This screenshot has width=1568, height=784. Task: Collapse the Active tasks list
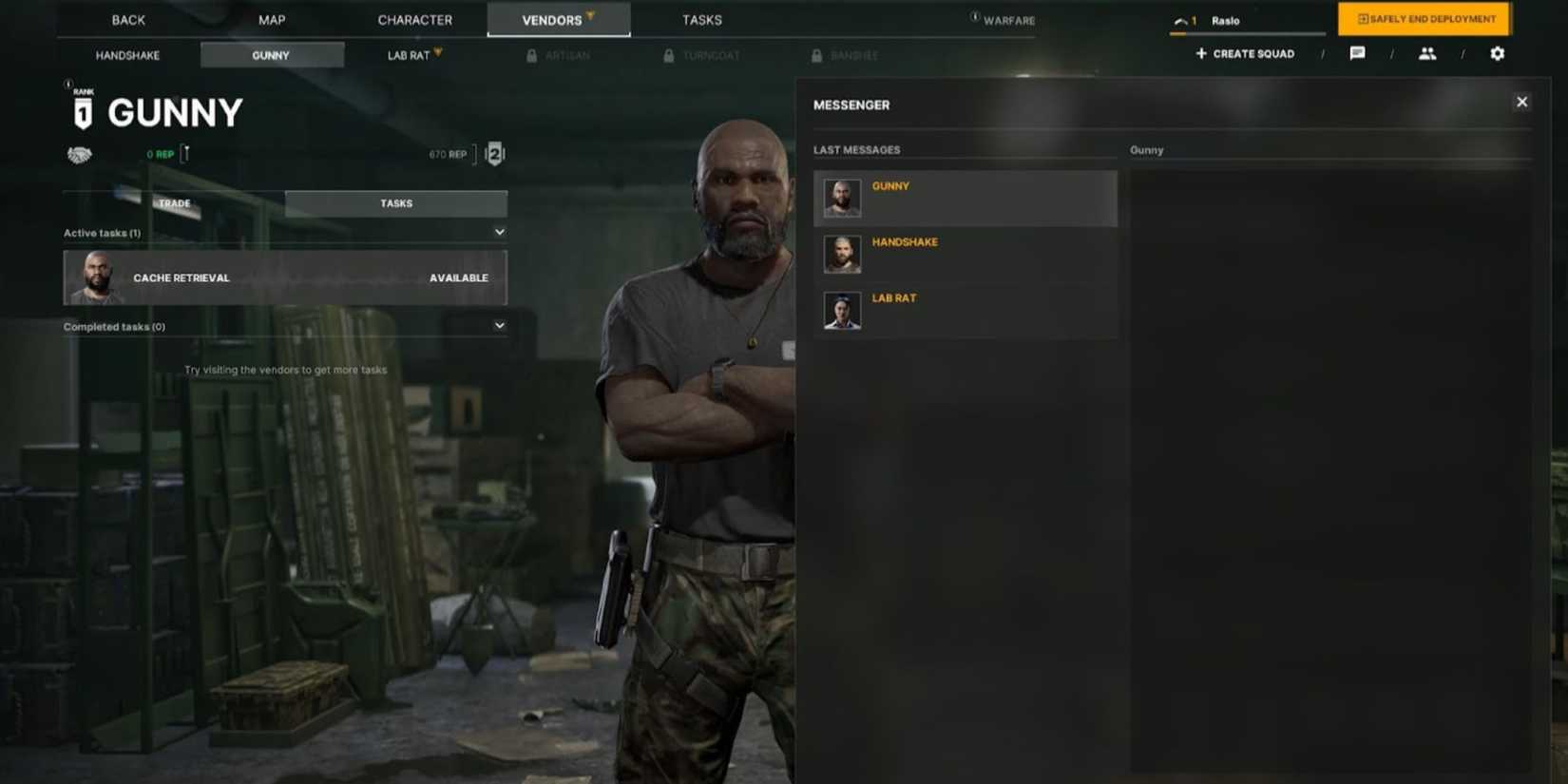pos(499,231)
